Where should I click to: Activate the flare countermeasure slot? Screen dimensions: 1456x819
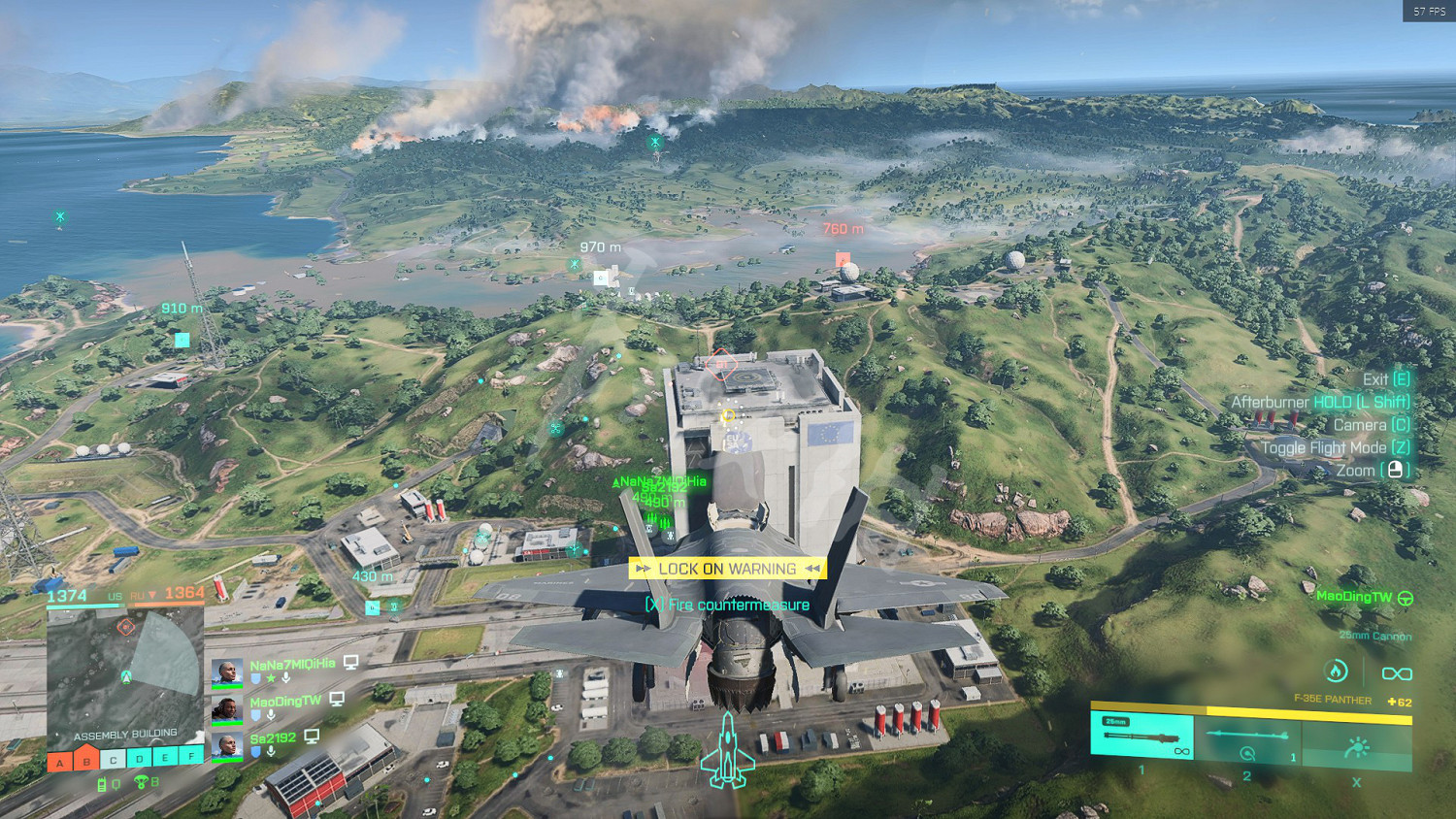coord(1357,745)
